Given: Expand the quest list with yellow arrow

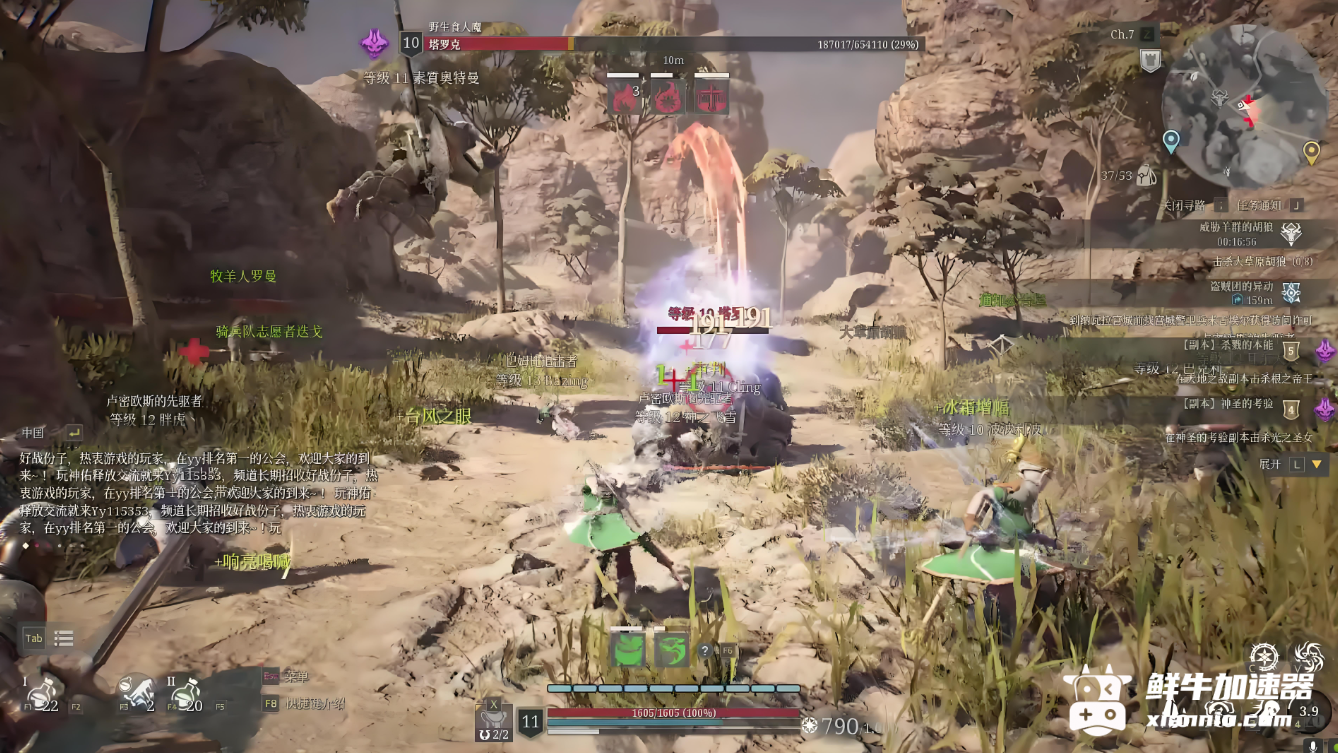Looking at the screenshot, I should coord(1316,465).
